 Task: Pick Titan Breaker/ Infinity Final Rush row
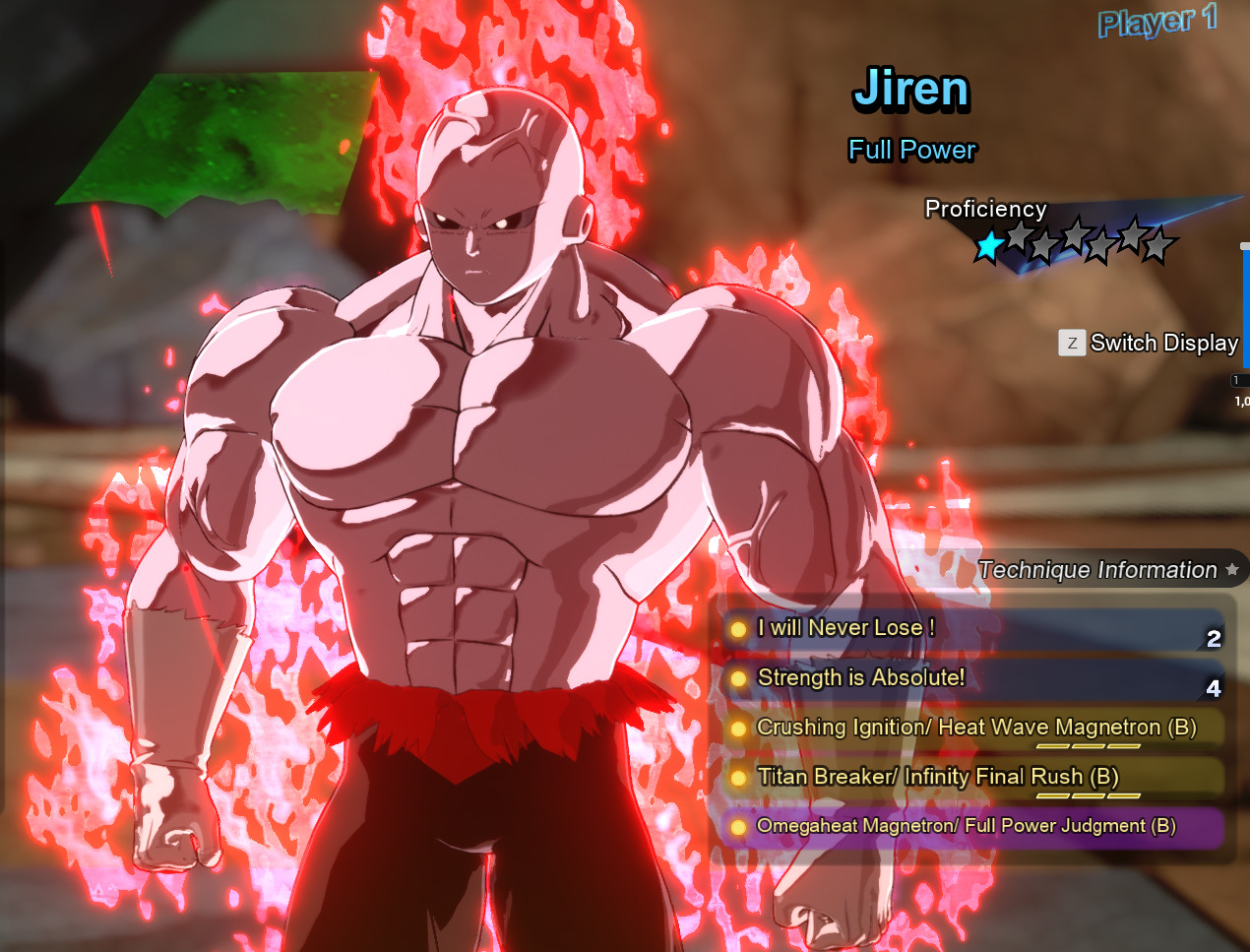(x=937, y=777)
